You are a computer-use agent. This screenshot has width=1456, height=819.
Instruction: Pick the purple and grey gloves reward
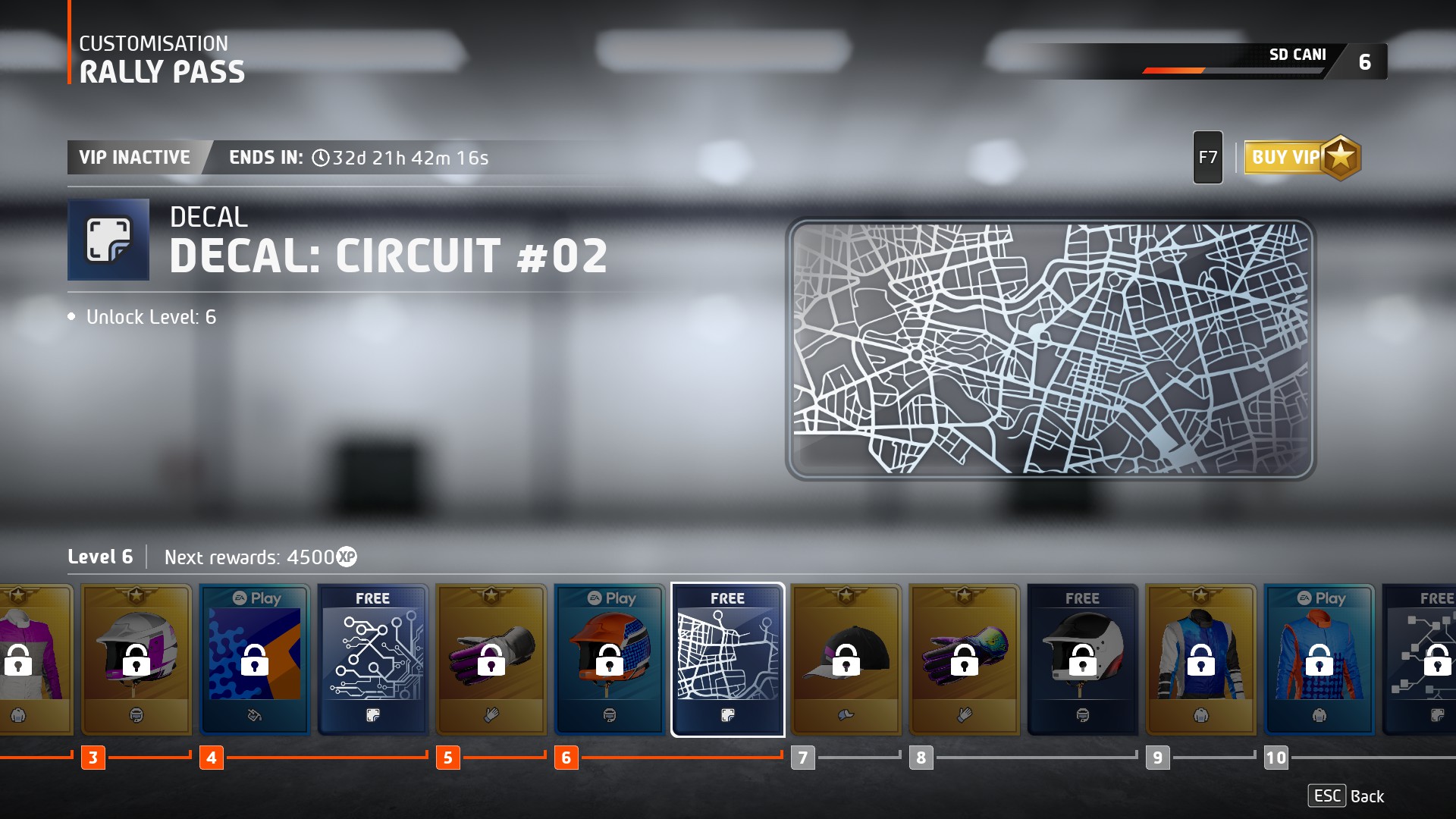(x=491, y=658)
